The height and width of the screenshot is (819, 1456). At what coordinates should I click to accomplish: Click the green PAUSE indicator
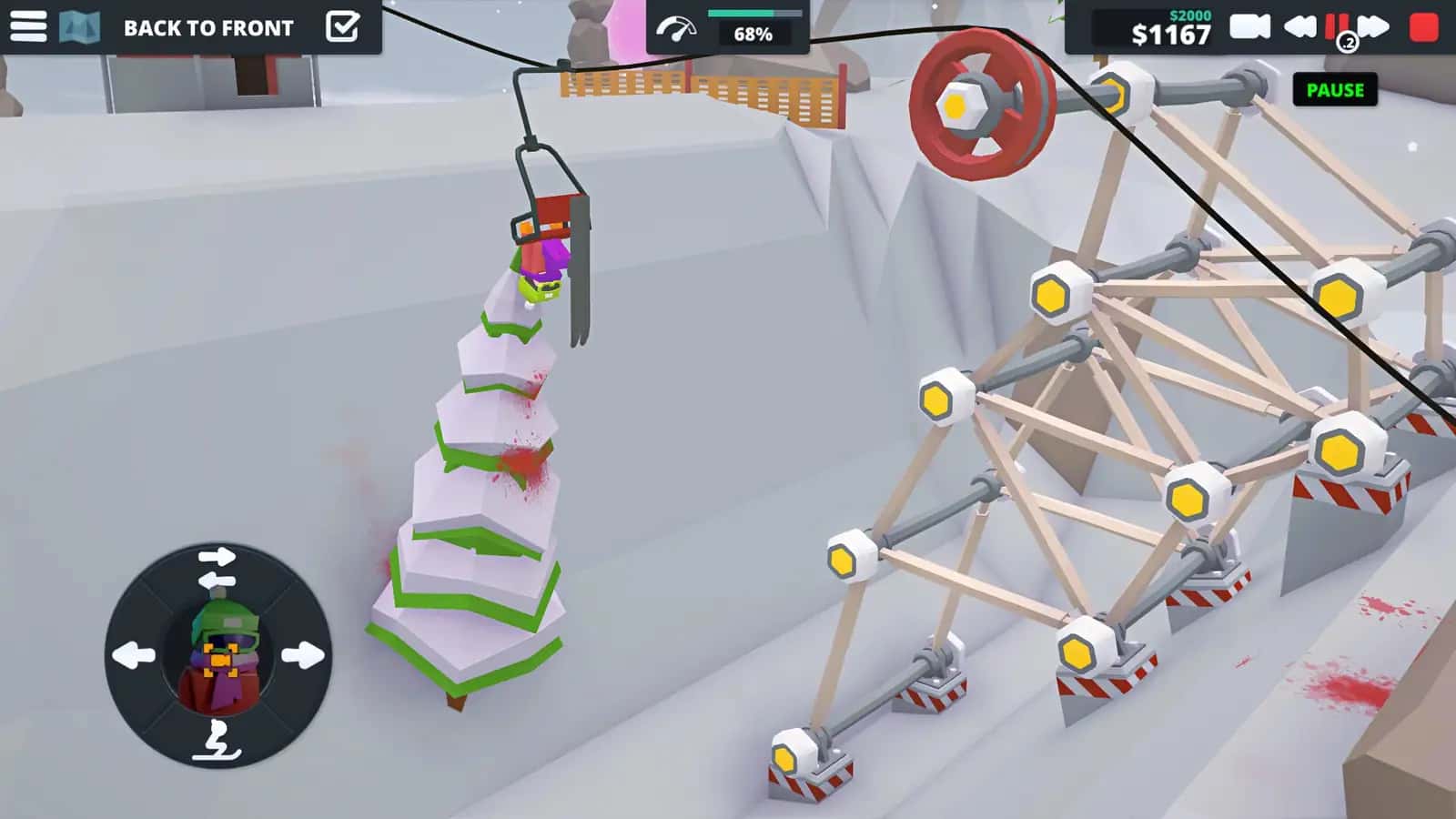tap(1334, 90)
